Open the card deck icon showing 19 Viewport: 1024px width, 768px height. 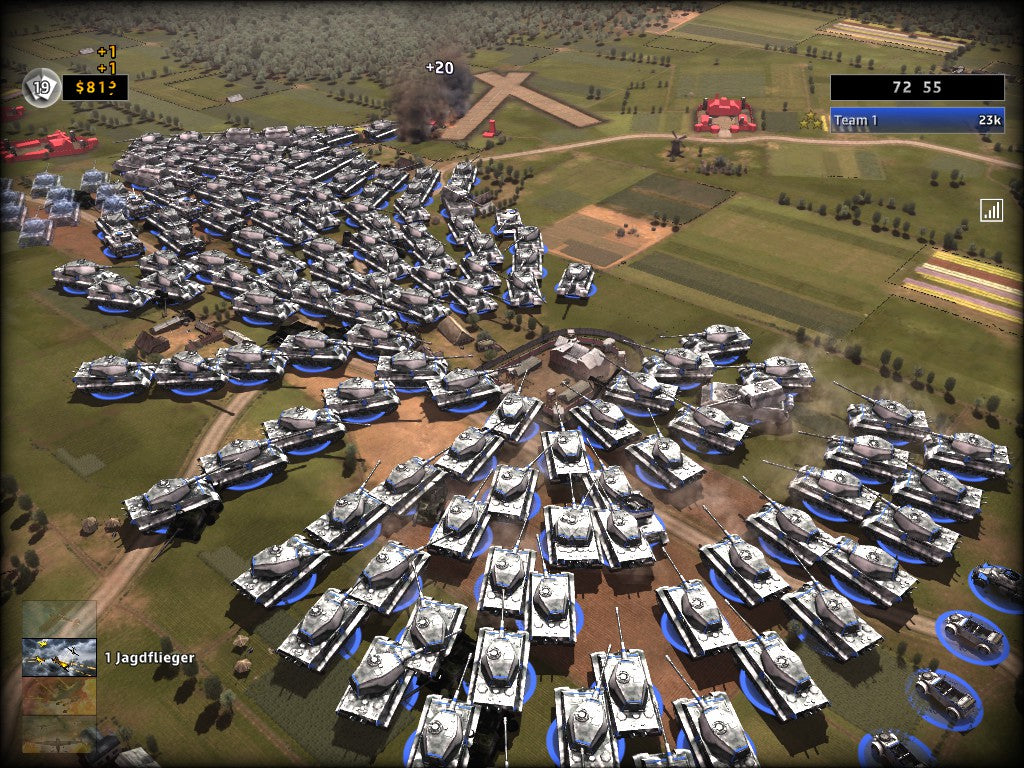pos(41,88)
